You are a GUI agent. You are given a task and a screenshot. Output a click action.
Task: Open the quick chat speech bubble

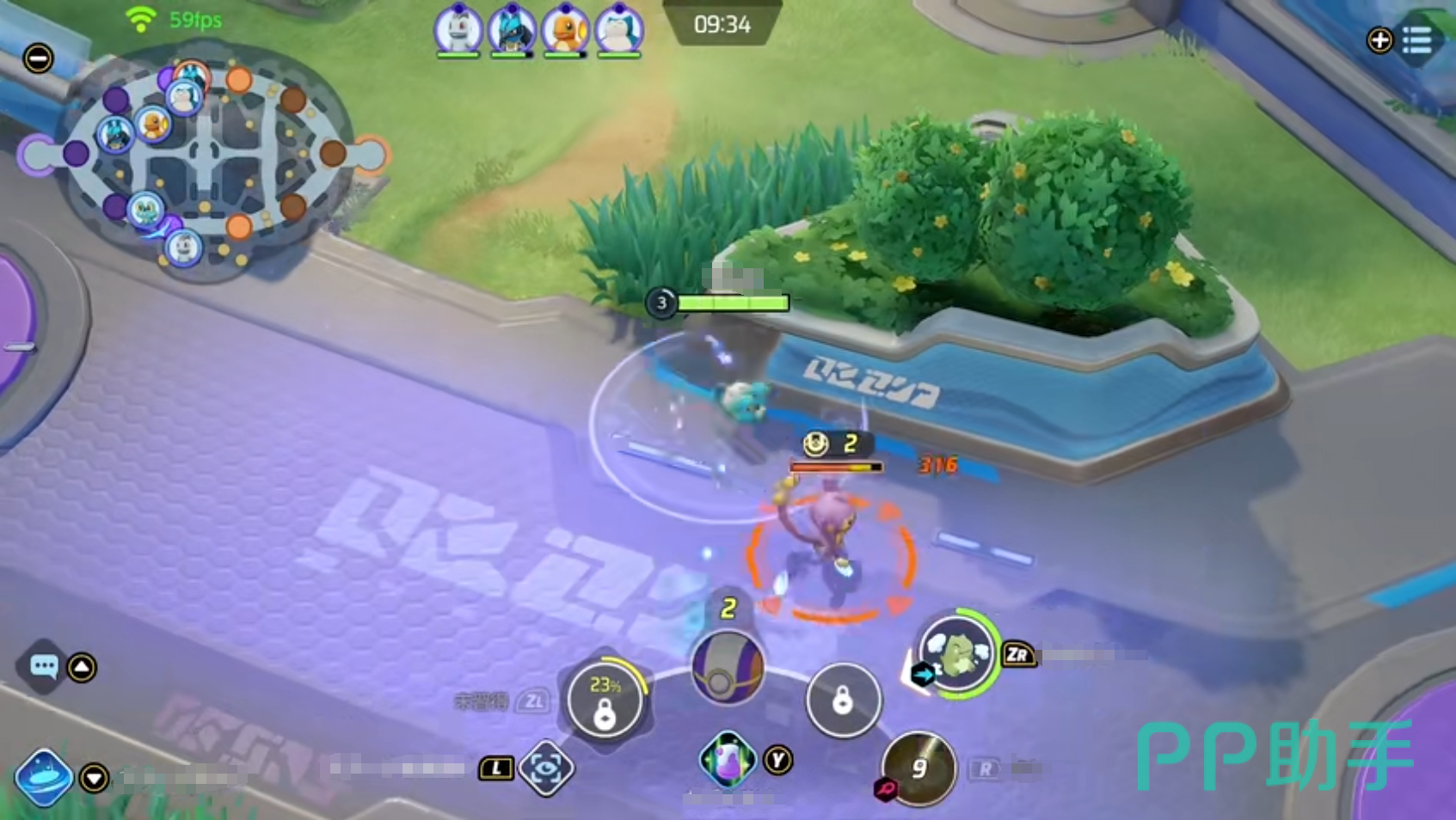[43, 666]
